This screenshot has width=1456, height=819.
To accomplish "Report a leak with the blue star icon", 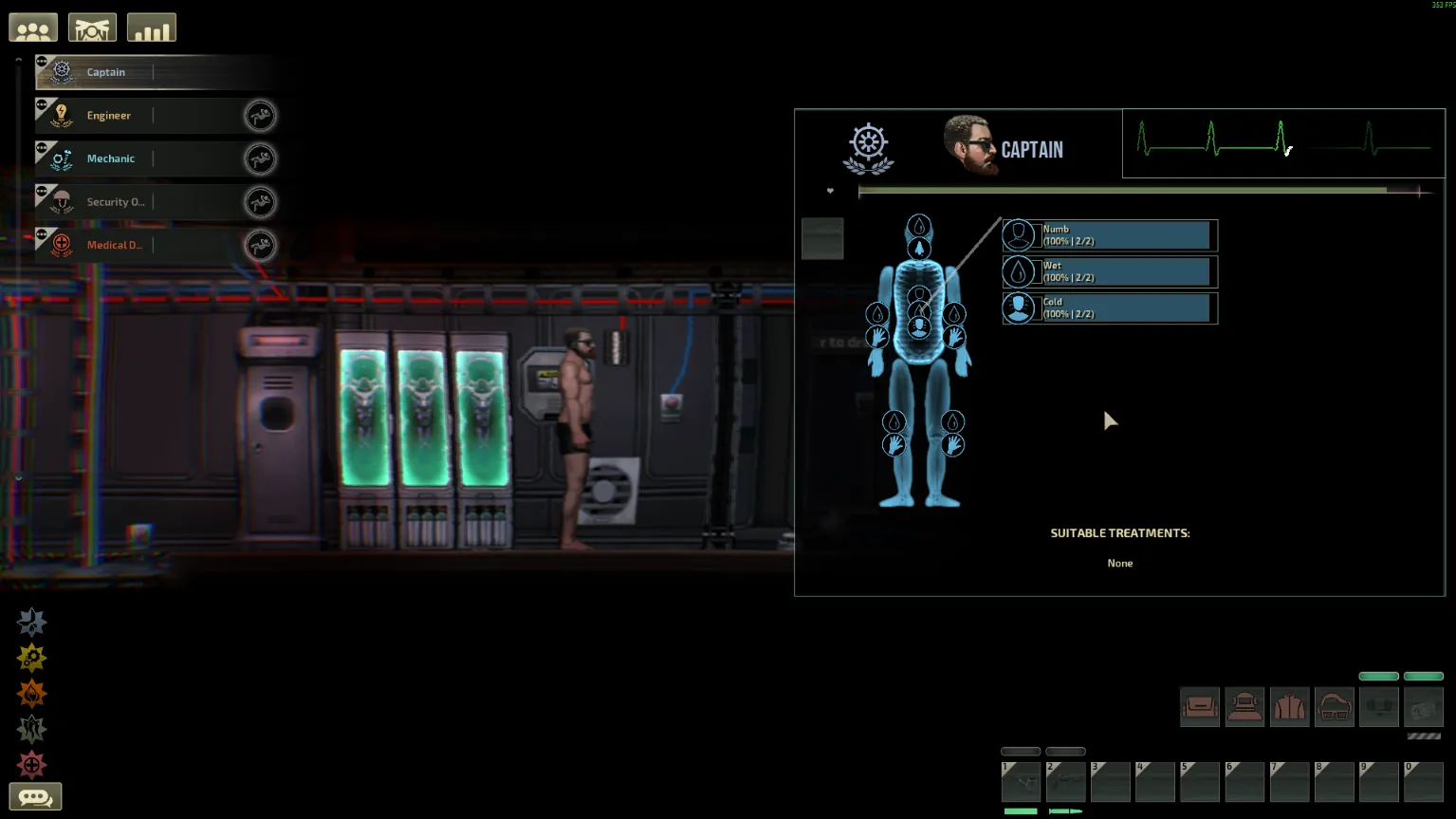I will tap(31, 622).
